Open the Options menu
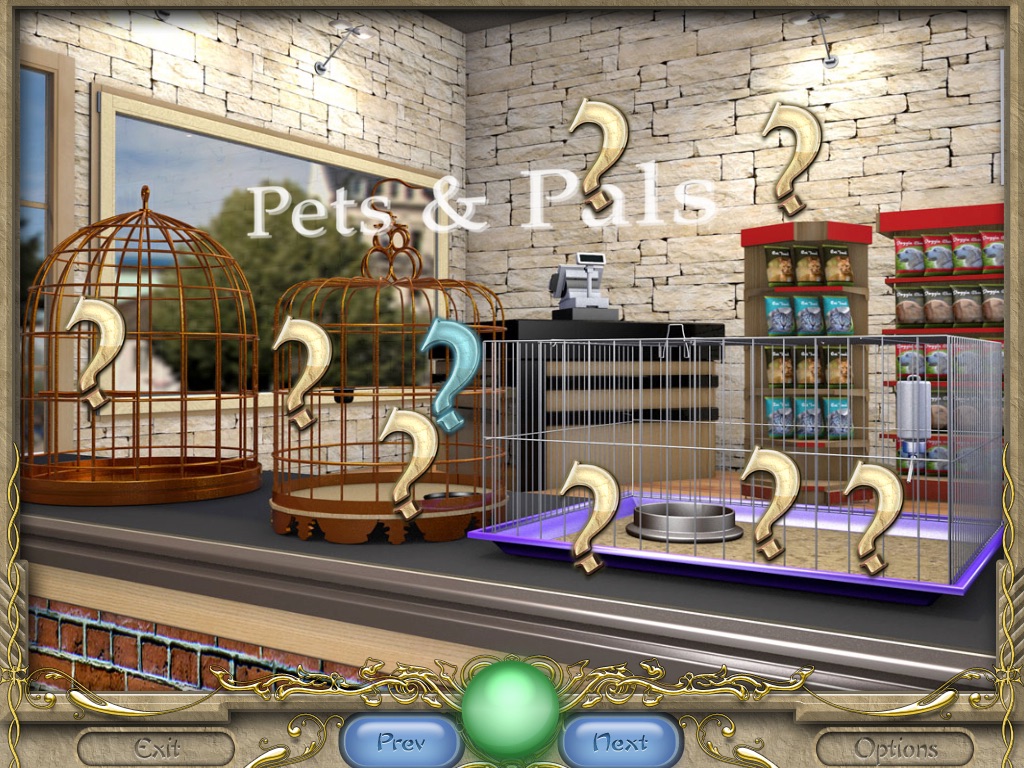 pyautogui.click(x=894, y=747)
